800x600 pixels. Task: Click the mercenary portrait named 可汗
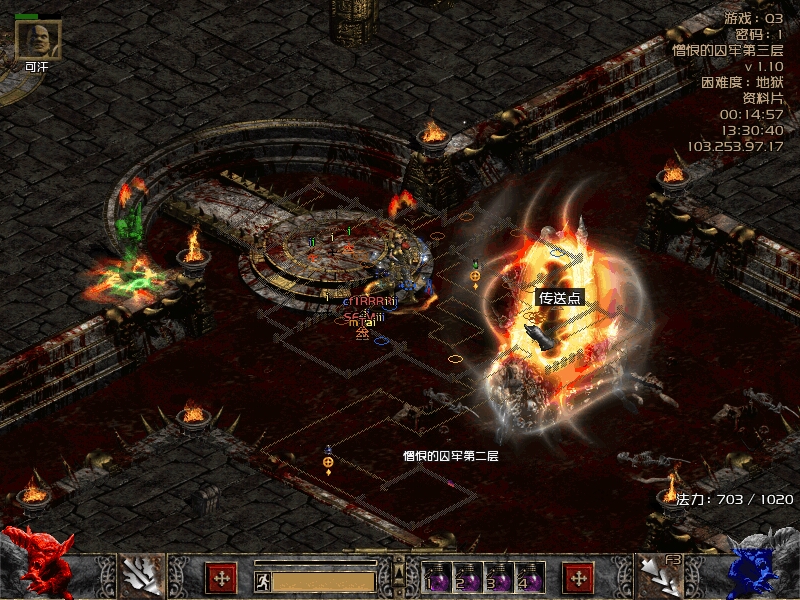coord(37,39)
